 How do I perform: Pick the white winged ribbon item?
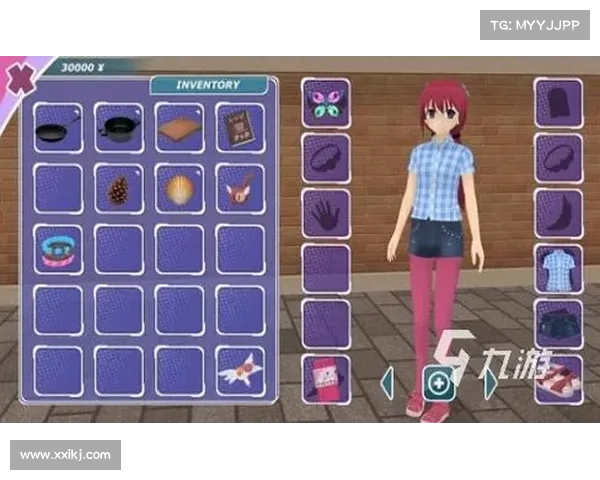pos(240,371)
